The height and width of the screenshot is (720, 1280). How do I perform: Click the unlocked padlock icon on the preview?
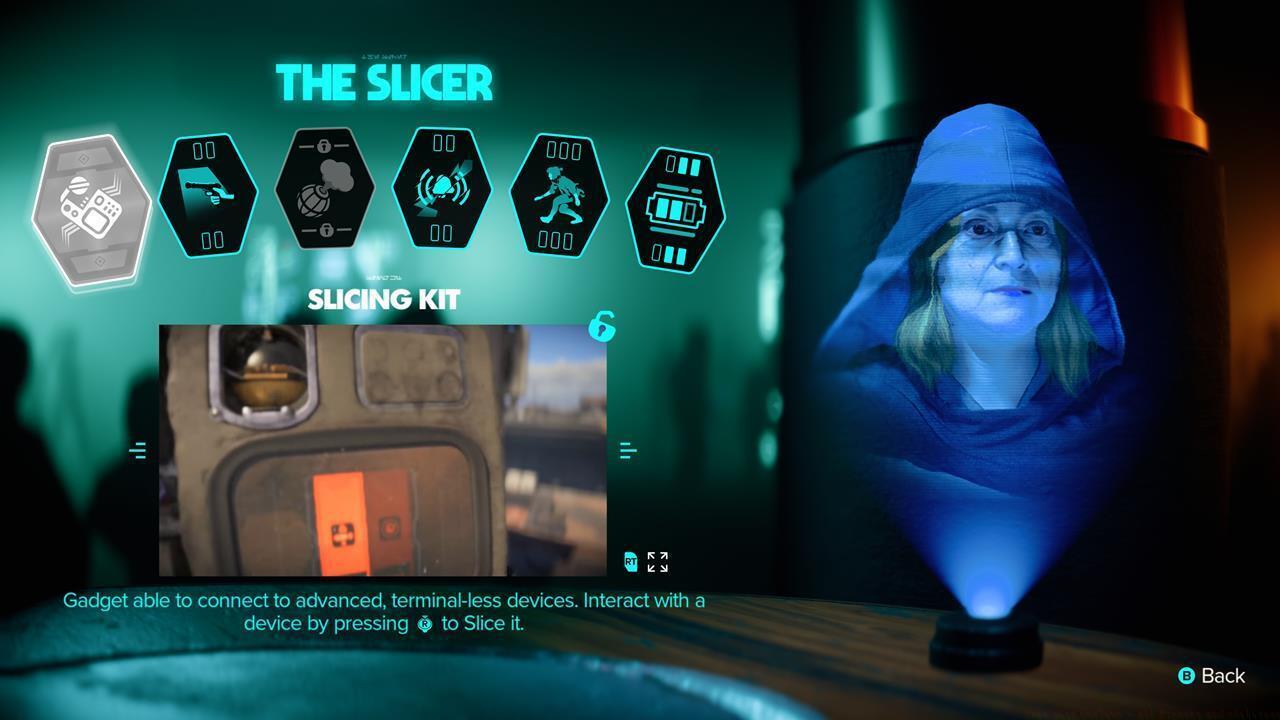point(602,328)
